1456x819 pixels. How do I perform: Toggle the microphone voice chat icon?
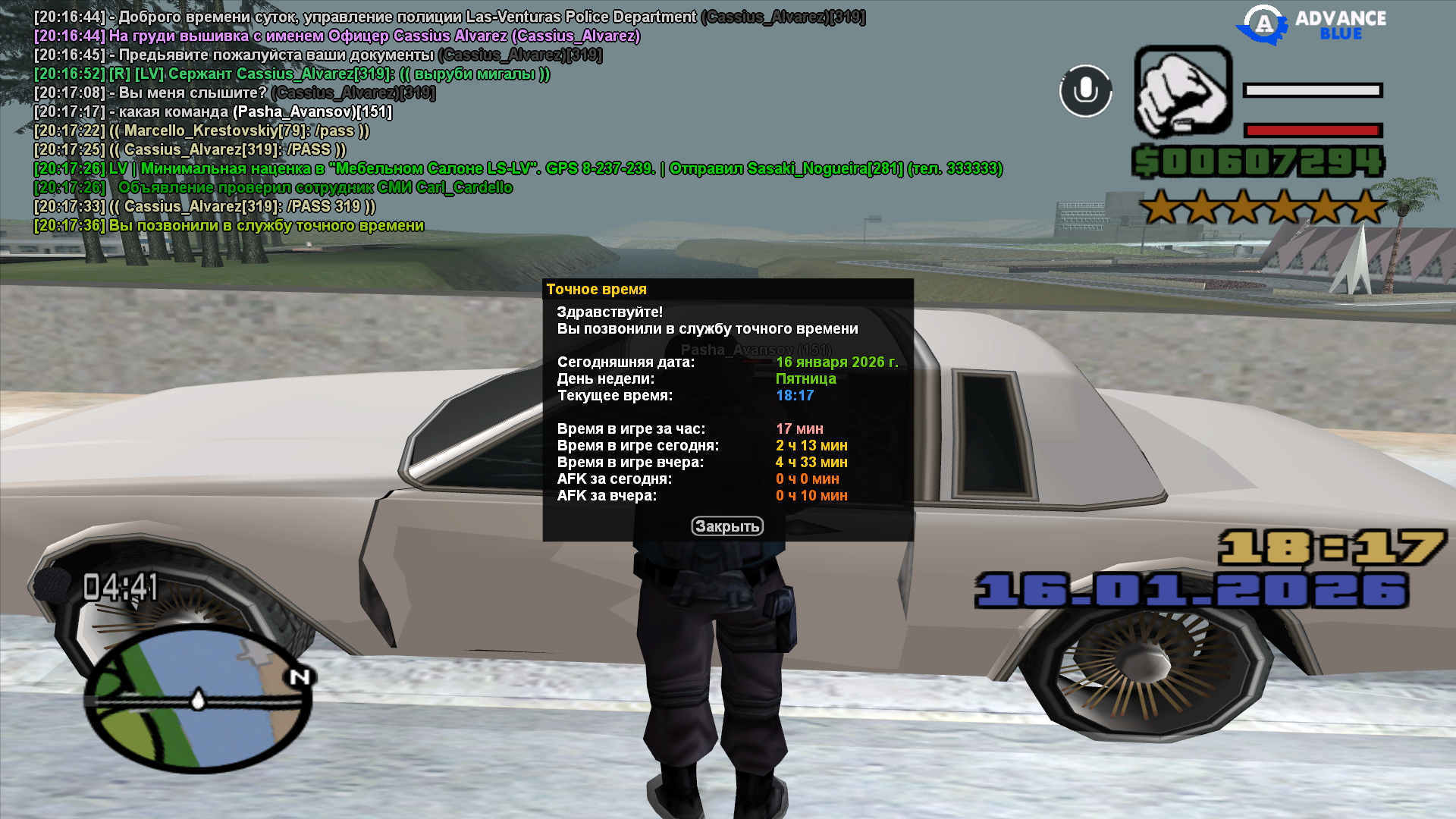[1085, 91]
